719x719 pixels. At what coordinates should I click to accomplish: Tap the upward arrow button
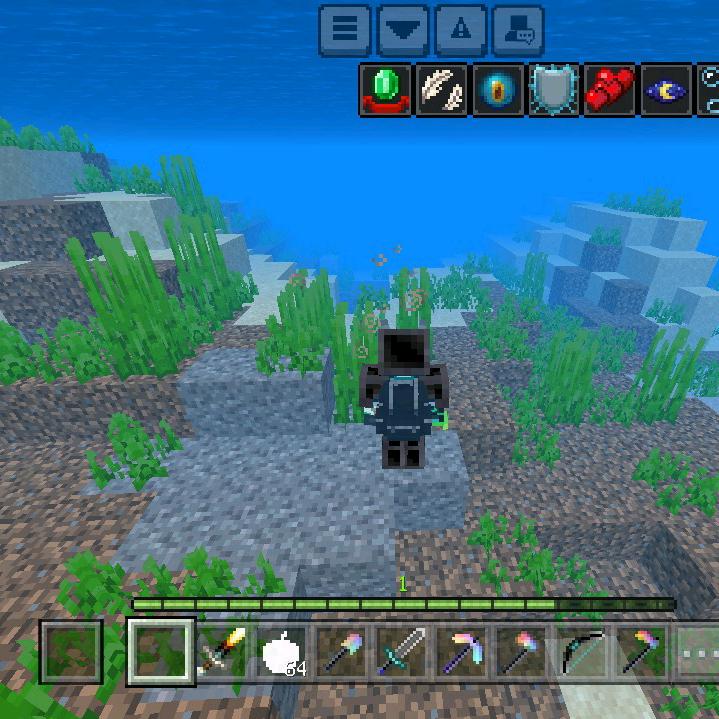pos(460,30)
